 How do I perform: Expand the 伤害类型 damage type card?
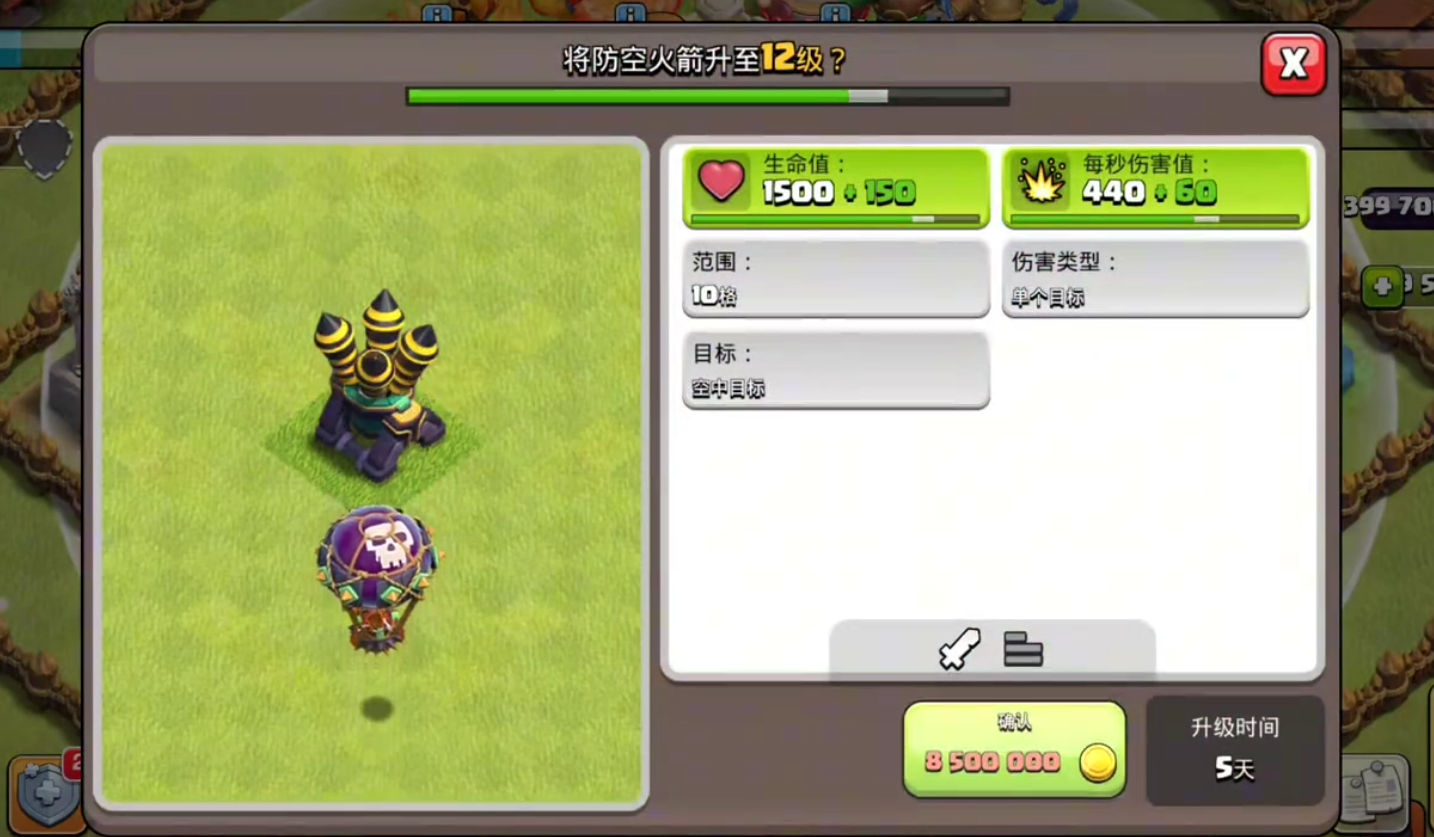[1155, 278]
